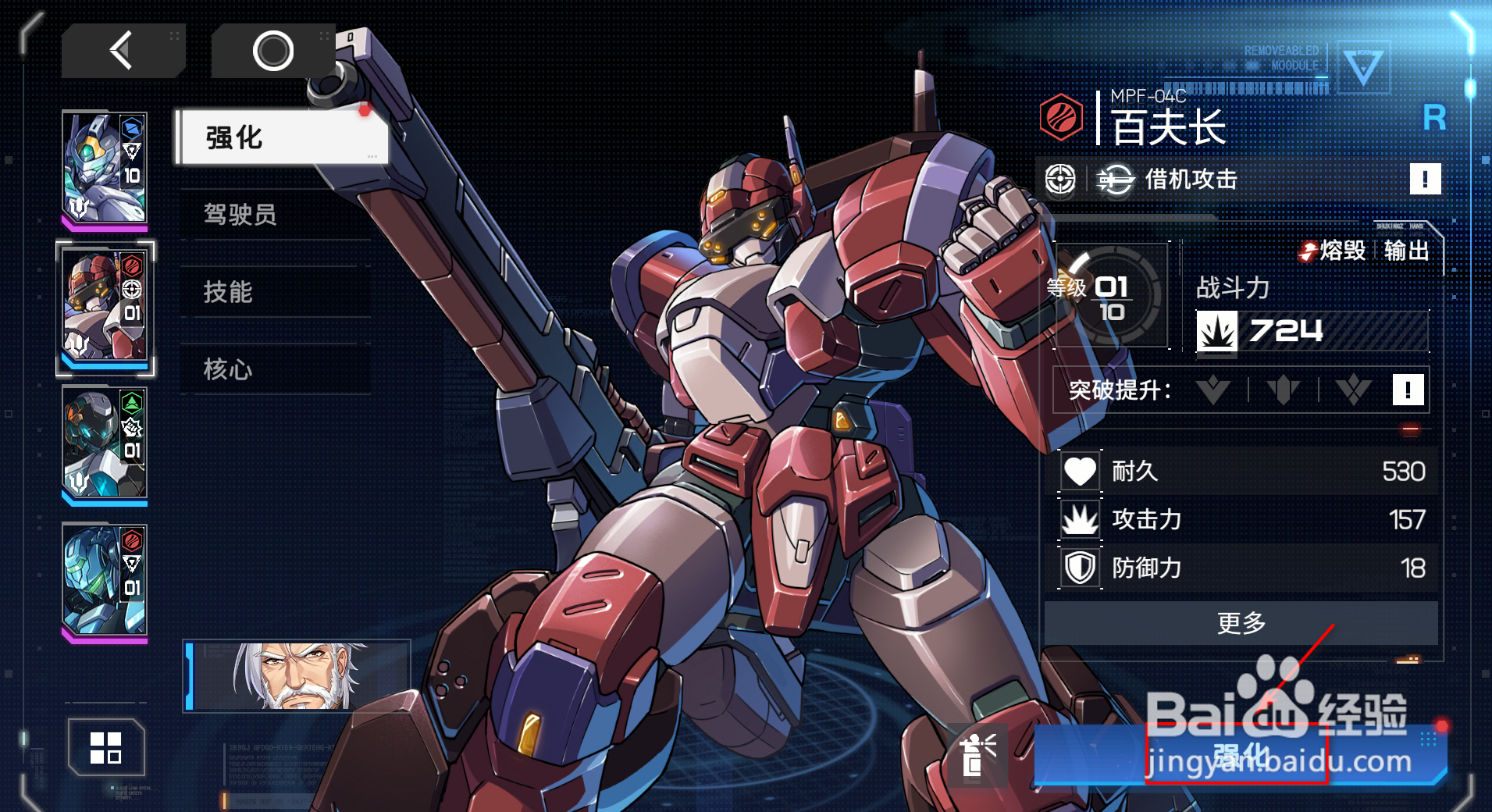Confirm the blue 强化 enhance button
The height and width of the screenshot is (812, 1492).
(1240, 755)
